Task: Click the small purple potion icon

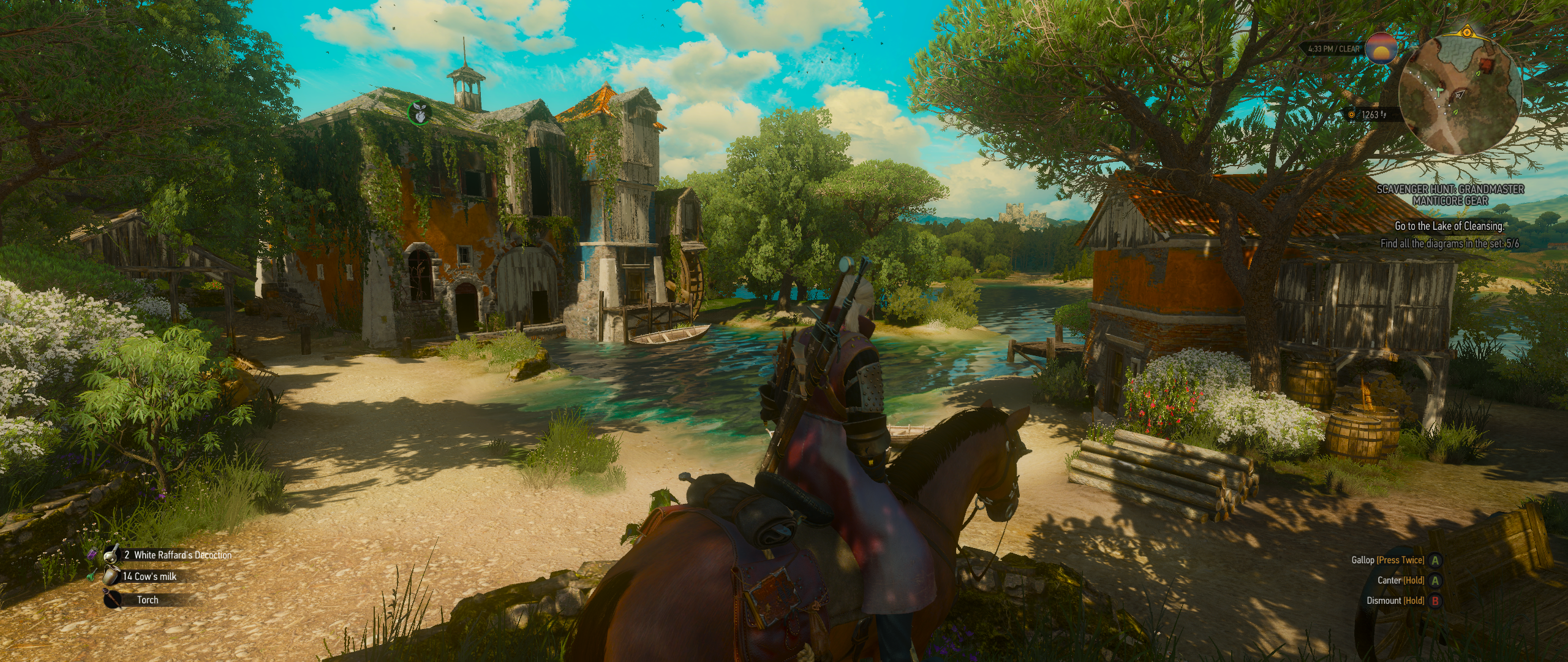Action: tap(93, 554)
